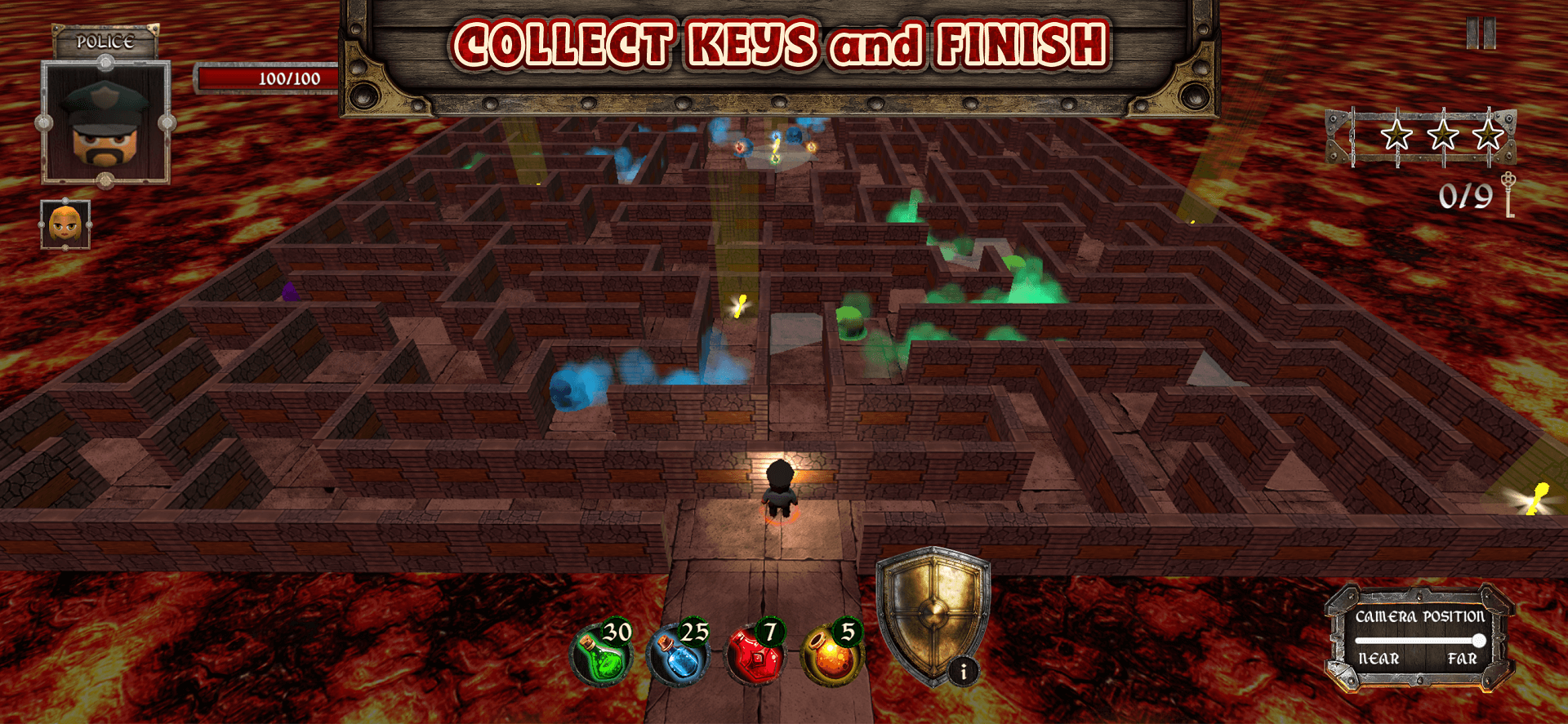Click the three-star rating display

pyautogui.click(x=1441, y=133)
